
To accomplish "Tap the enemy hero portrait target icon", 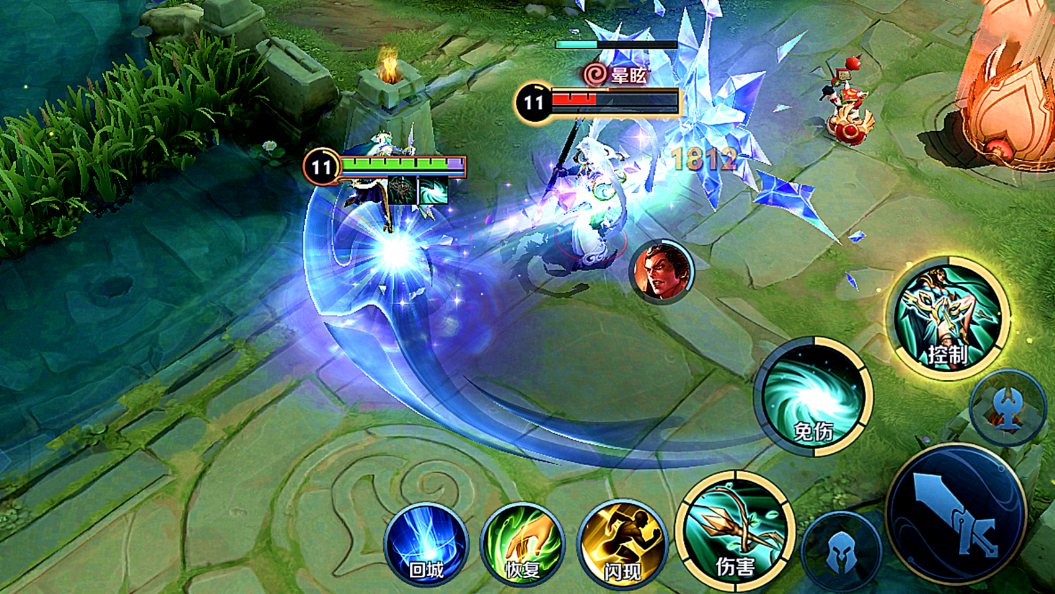I will click(x=661, y=271).
